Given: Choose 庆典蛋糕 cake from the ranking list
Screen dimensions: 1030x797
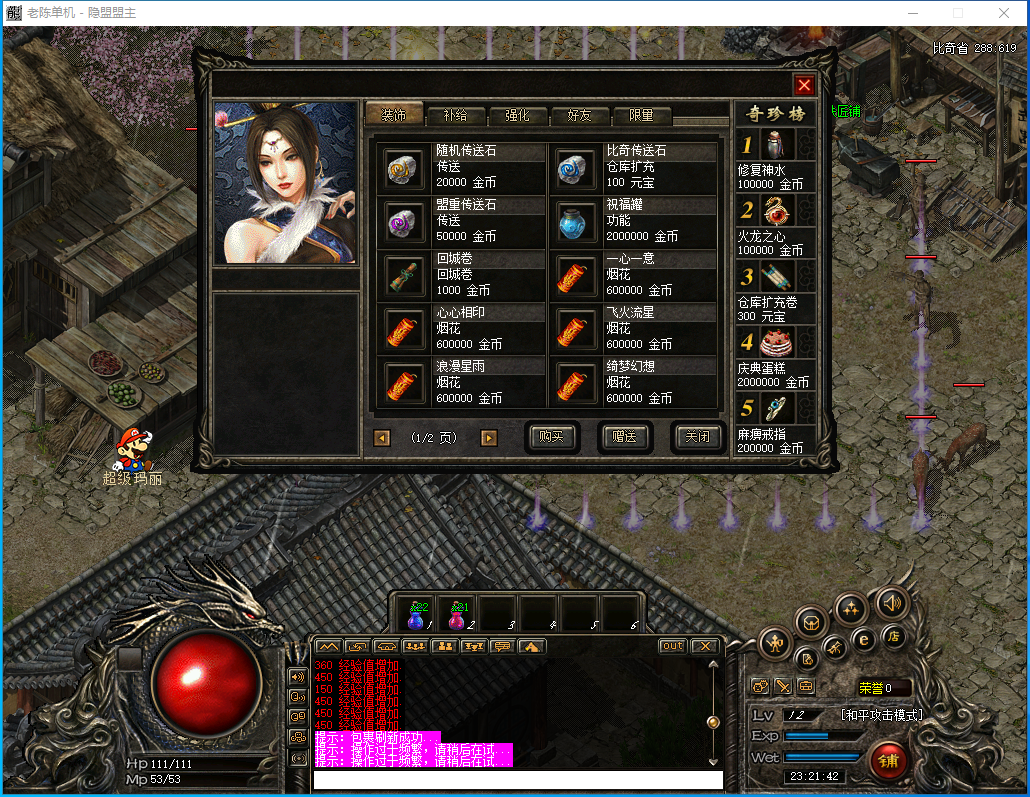Looking at the screenshot, I should pos(775,357).
